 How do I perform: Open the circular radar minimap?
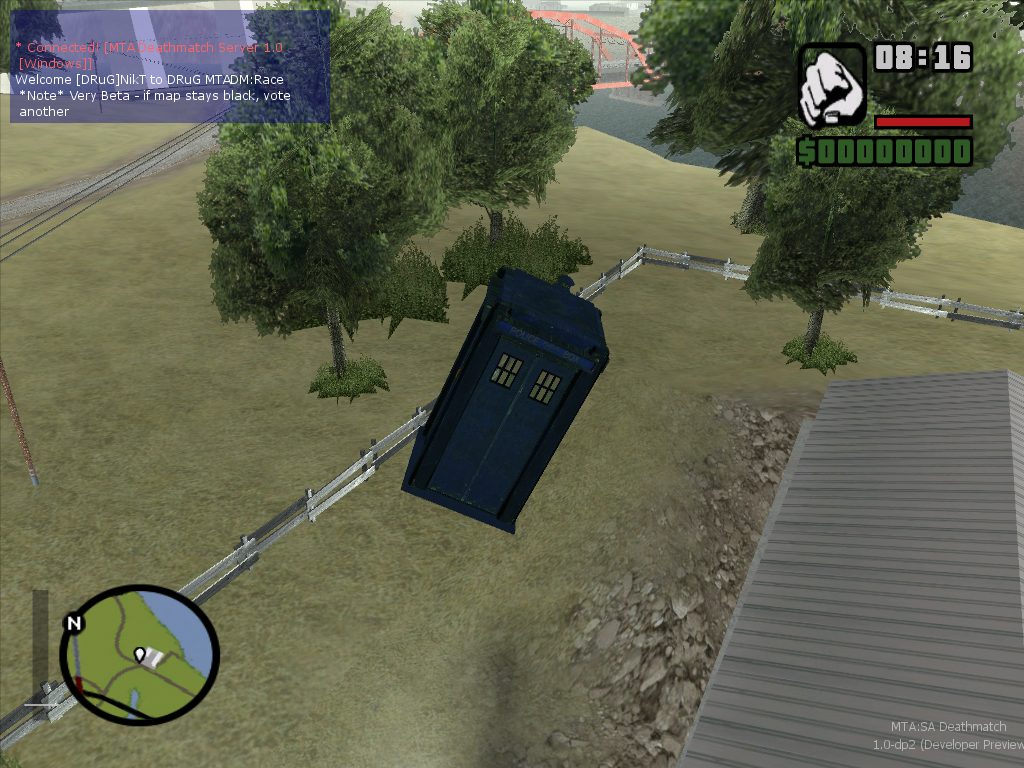pyautogui.click(x=139, y=654)
